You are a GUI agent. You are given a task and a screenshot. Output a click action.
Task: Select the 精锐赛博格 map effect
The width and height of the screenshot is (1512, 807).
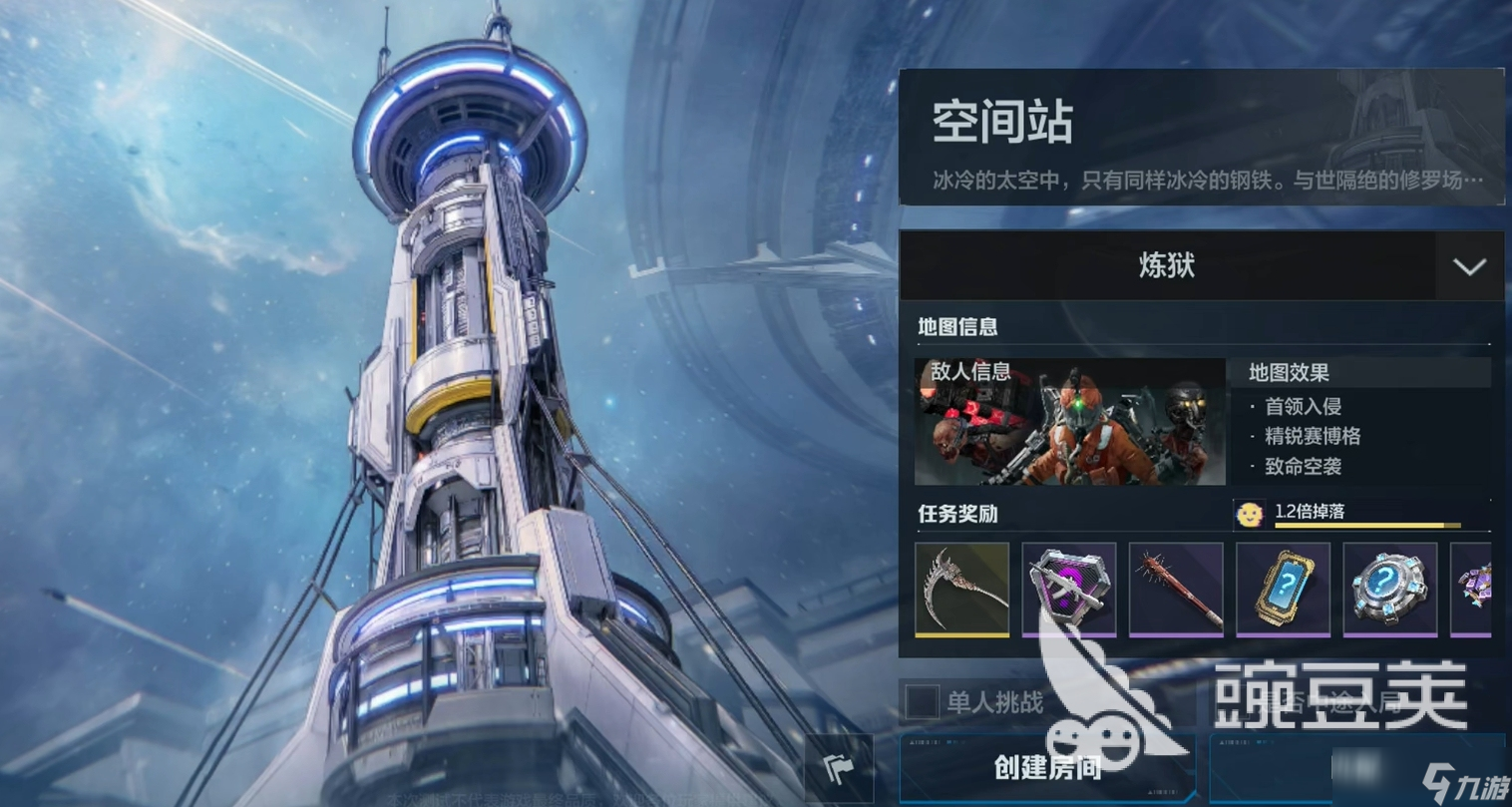(1315, 437)
